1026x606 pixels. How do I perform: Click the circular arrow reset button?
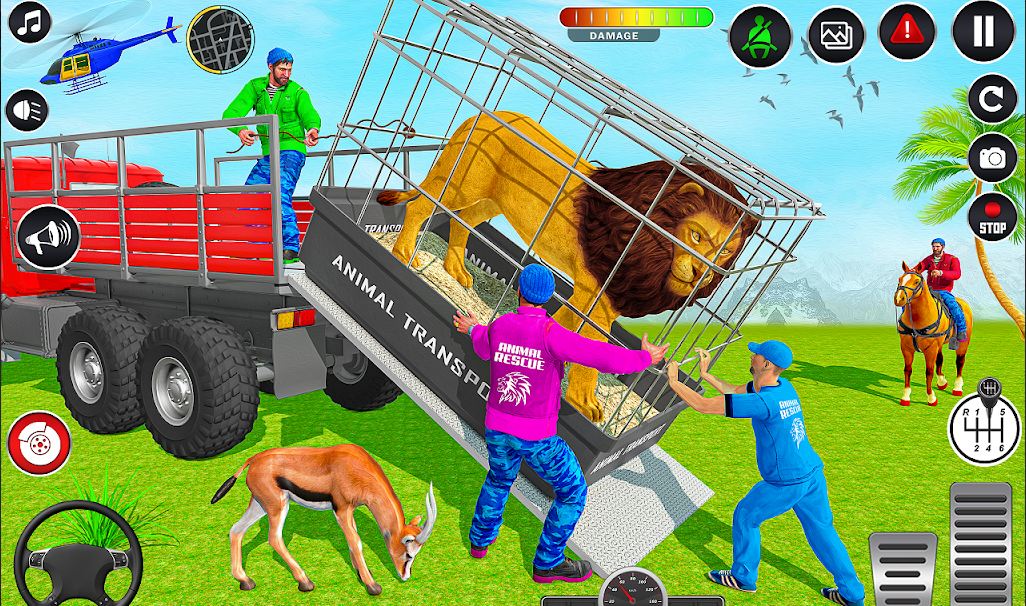pyautogui.click(x=992, y=99)
